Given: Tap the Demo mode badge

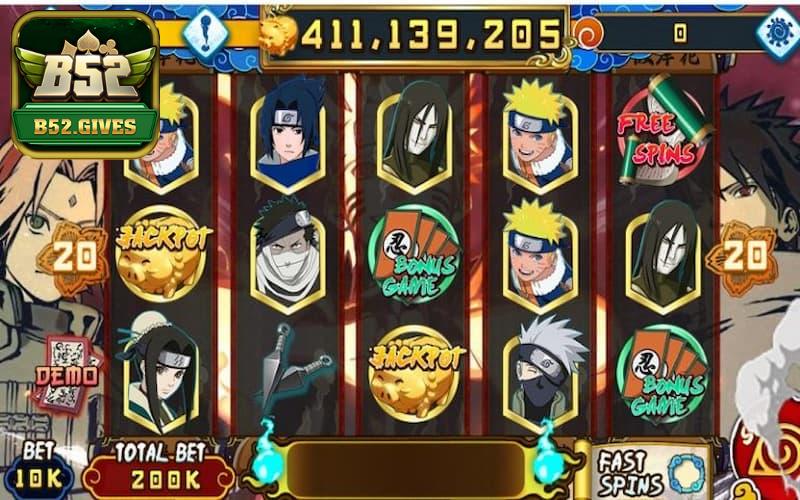Looking at the screenshot, I should 67,374.
